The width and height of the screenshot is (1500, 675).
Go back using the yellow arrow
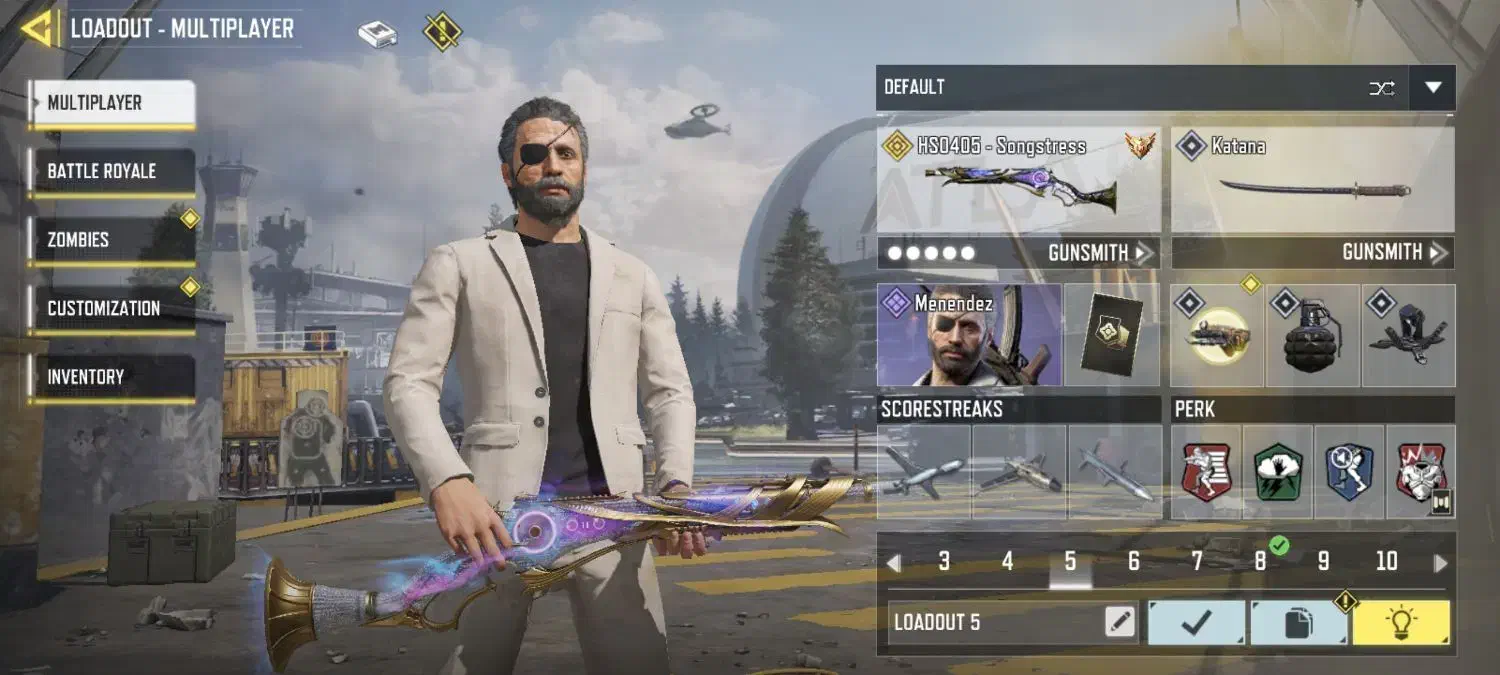[x=38, y=28]
